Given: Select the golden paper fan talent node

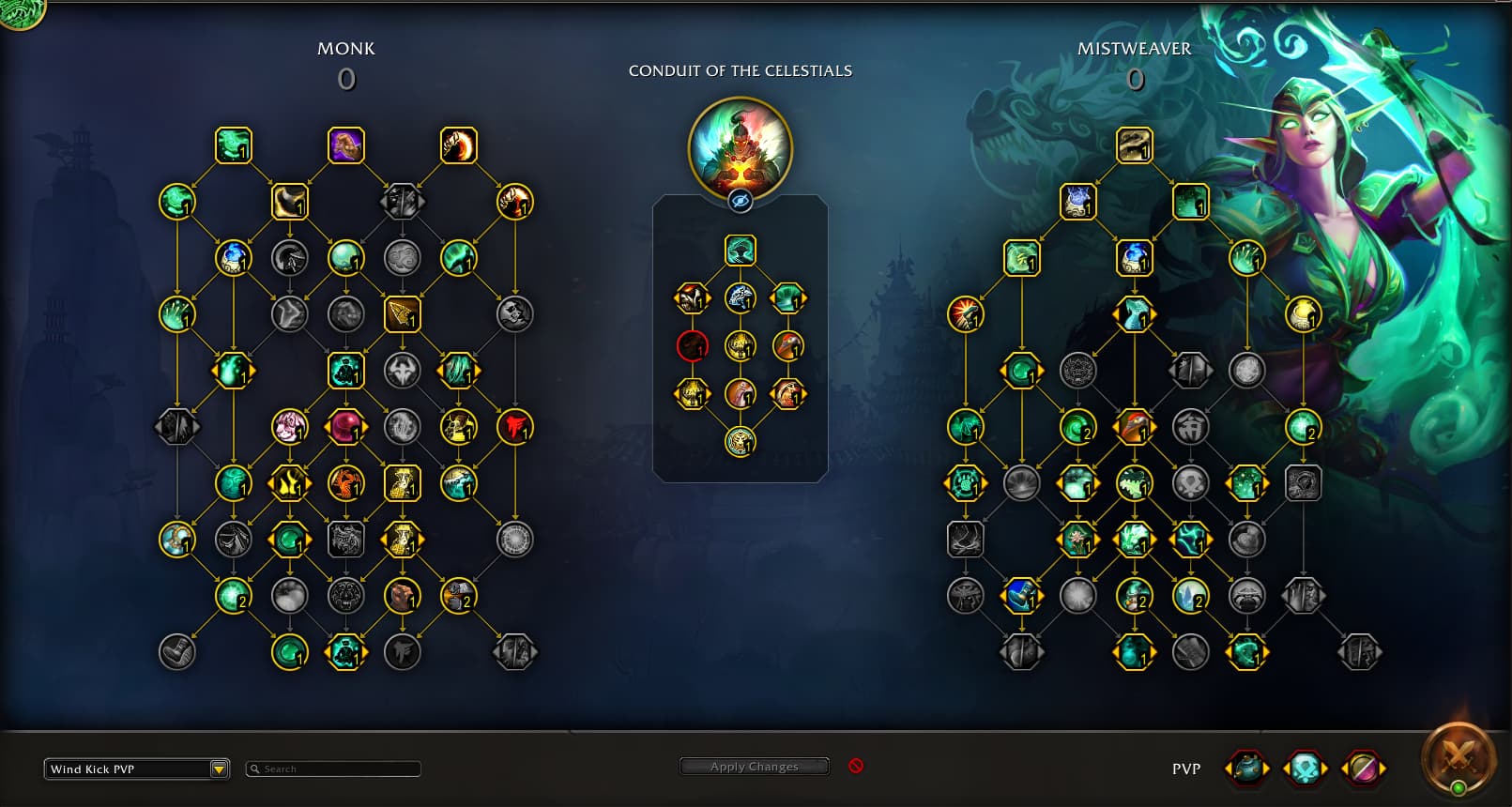Looking at the screenshot, I should coord(403,314).
